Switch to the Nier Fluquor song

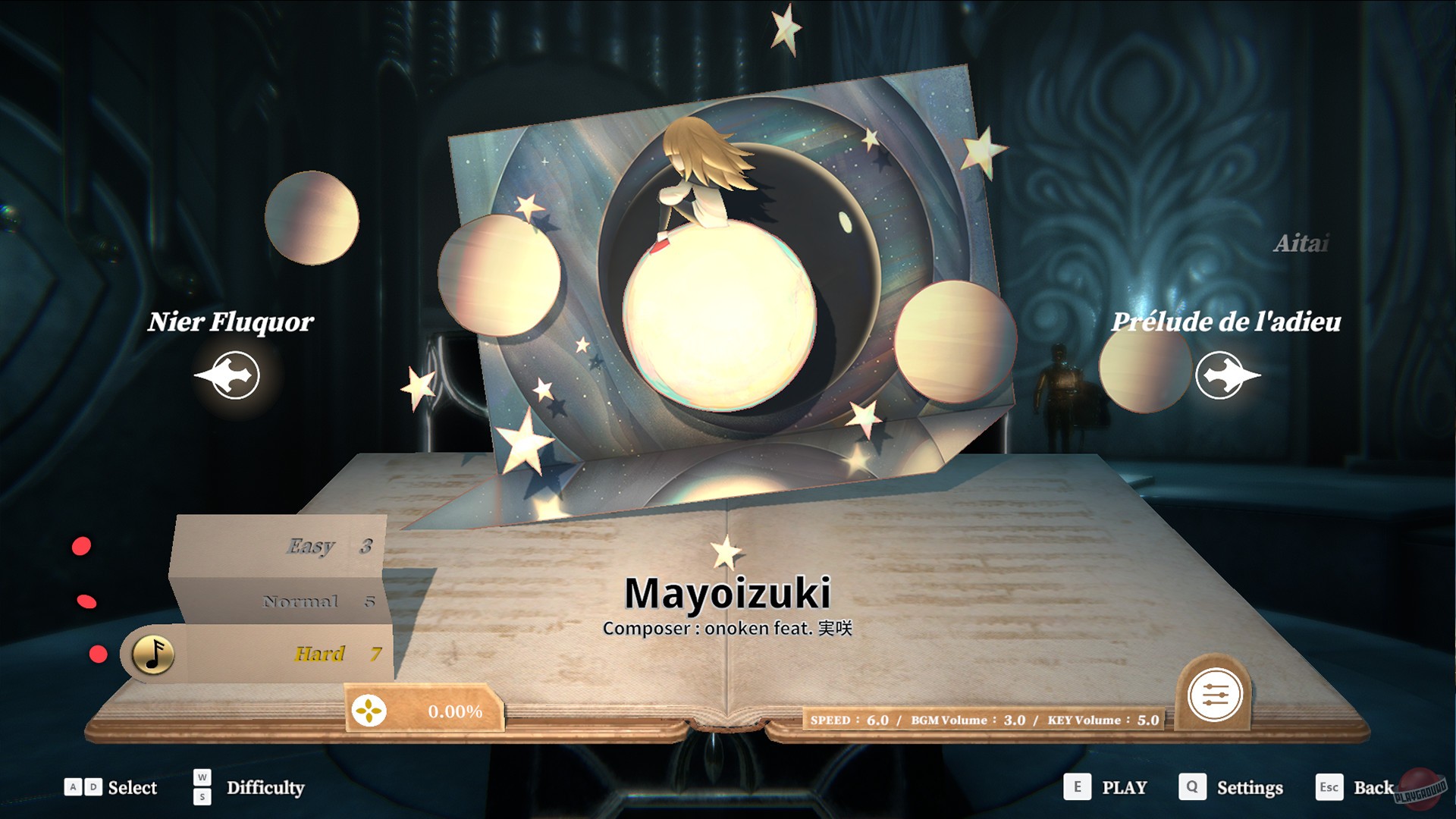click(231, 322)
